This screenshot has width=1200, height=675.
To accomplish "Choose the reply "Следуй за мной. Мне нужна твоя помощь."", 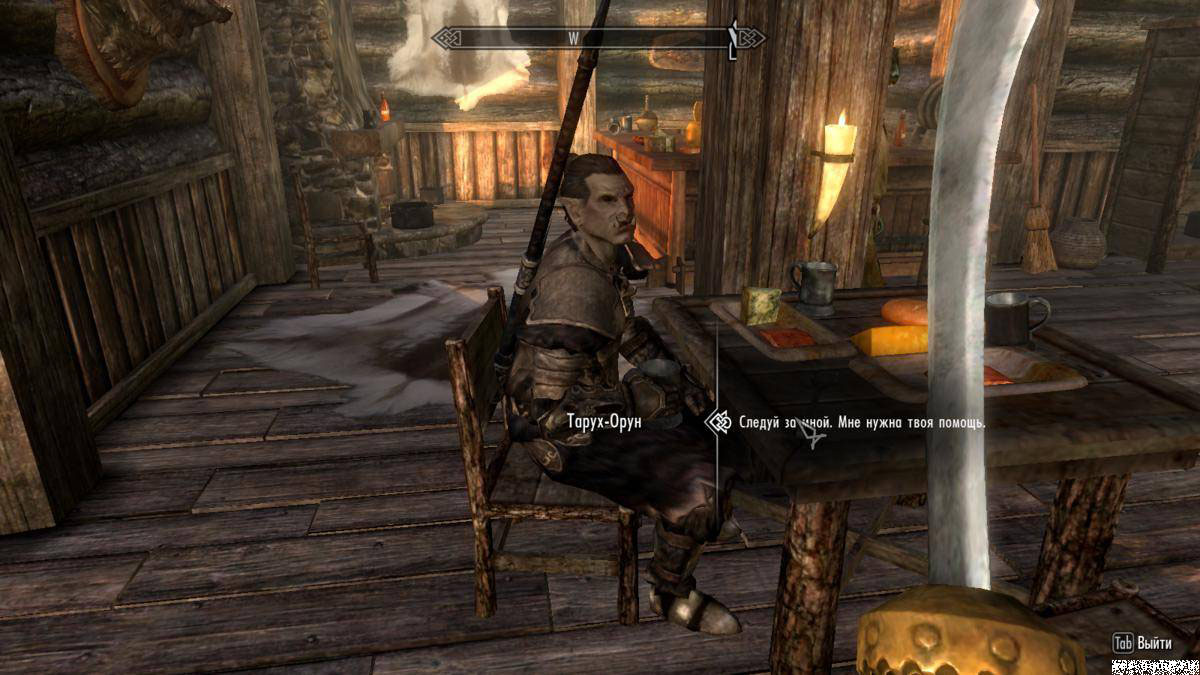I will pos(862,423).
